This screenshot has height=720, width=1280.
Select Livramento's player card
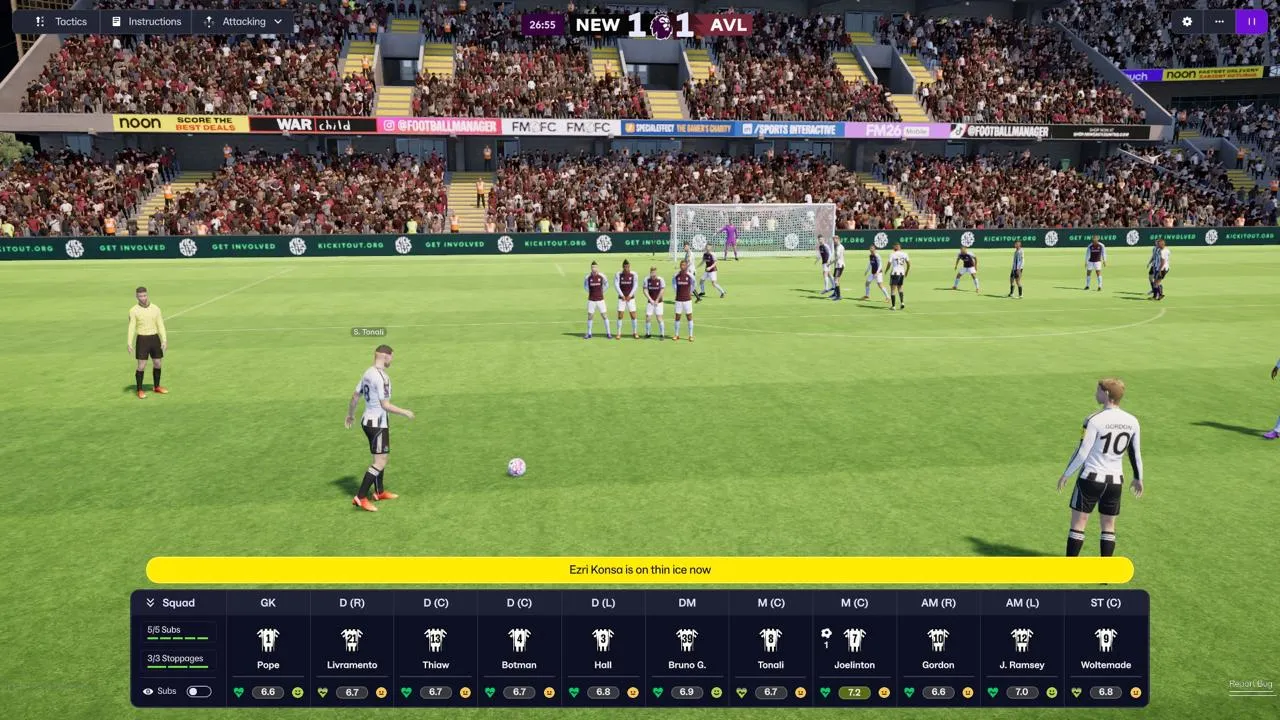point(352,648)
